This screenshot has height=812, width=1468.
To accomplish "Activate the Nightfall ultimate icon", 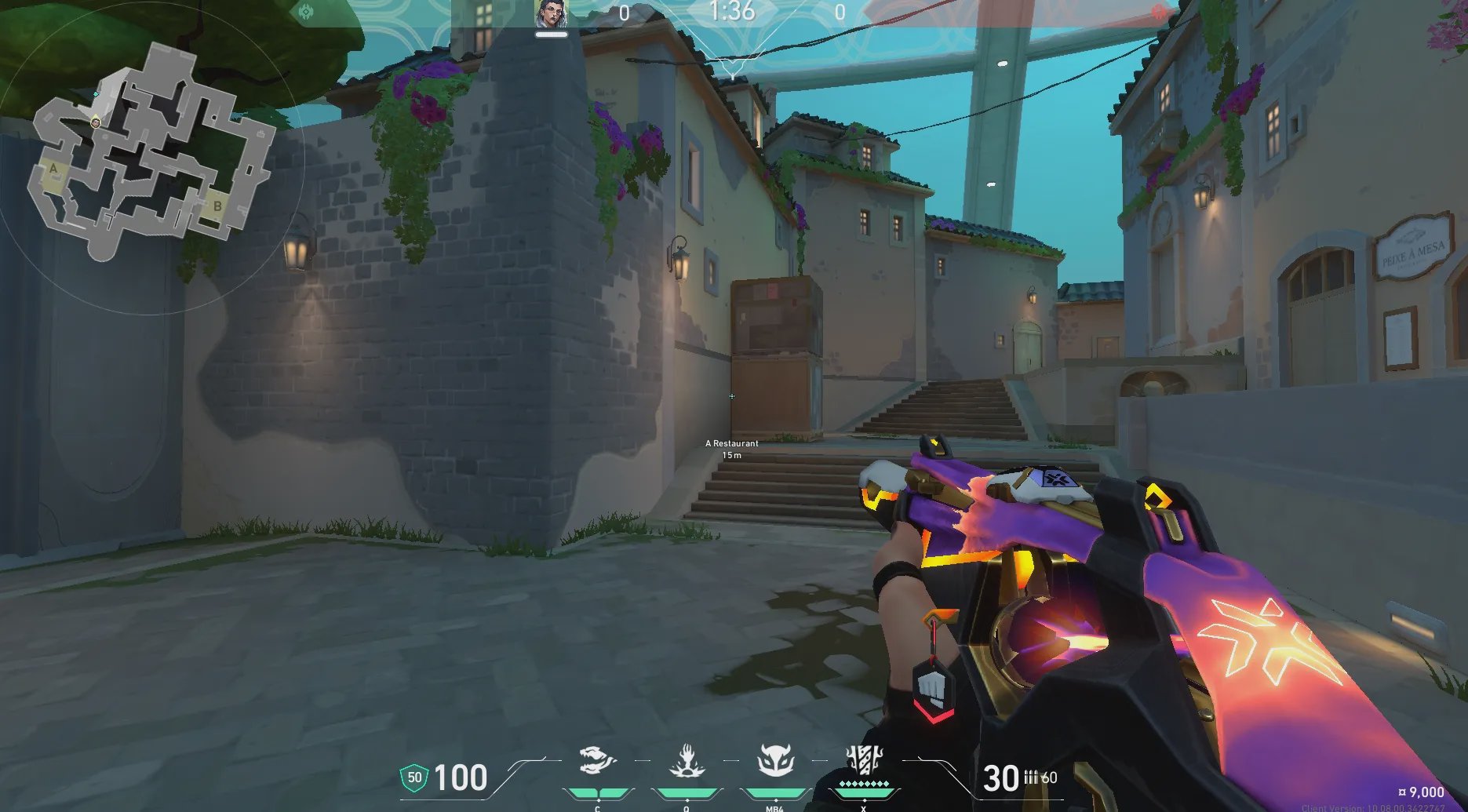I will coord(864,759).
